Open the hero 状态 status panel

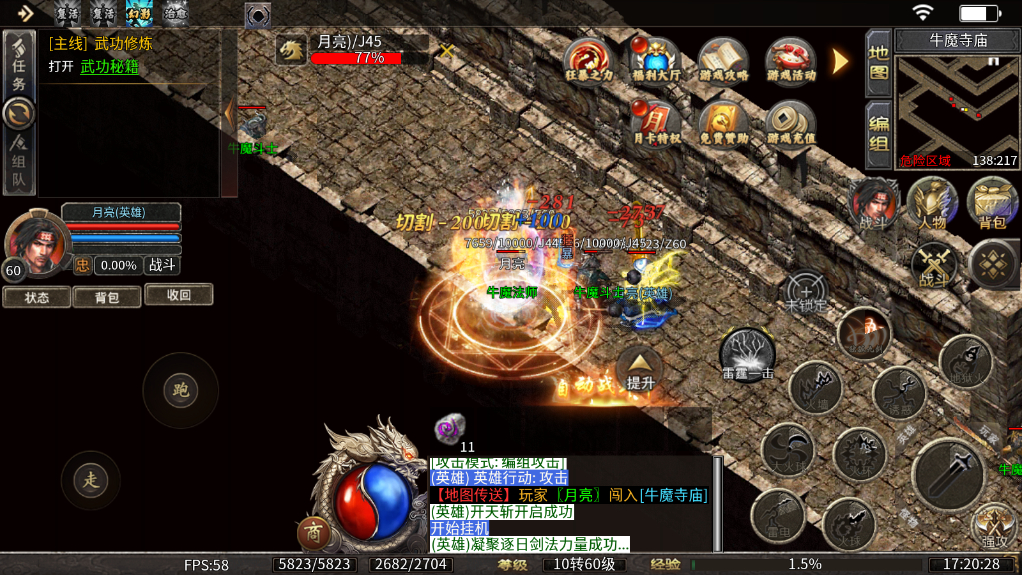click(x=37, y=297)
